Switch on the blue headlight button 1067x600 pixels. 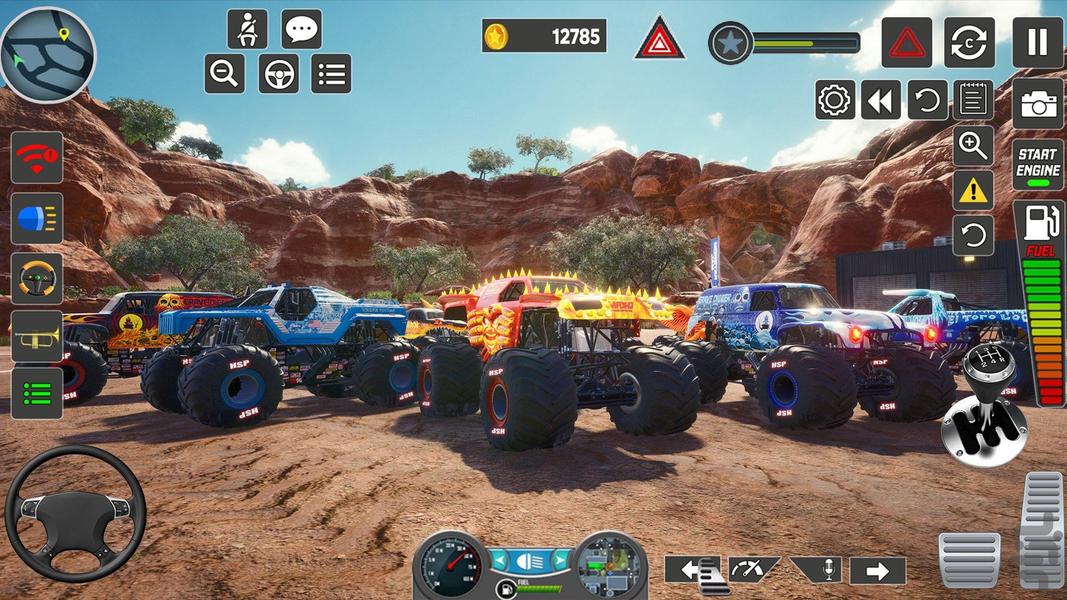pos(37,218)
